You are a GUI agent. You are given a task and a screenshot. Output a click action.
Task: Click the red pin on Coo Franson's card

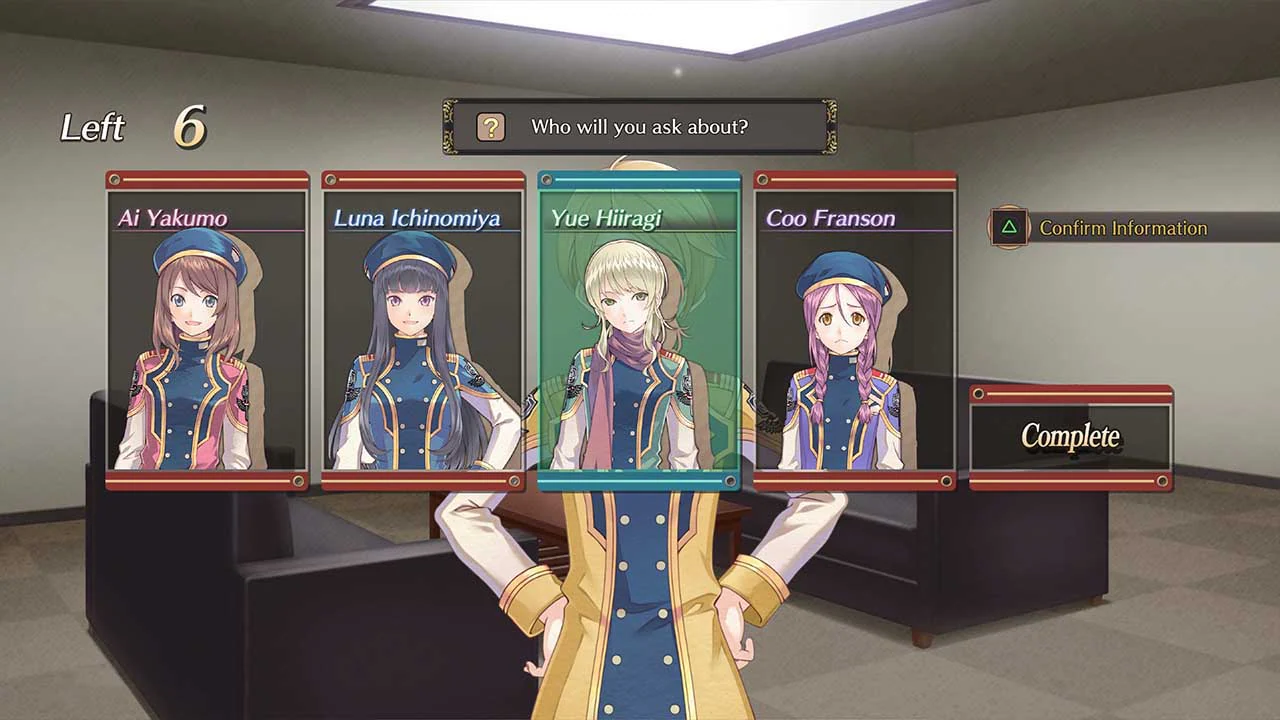[763, 181]
